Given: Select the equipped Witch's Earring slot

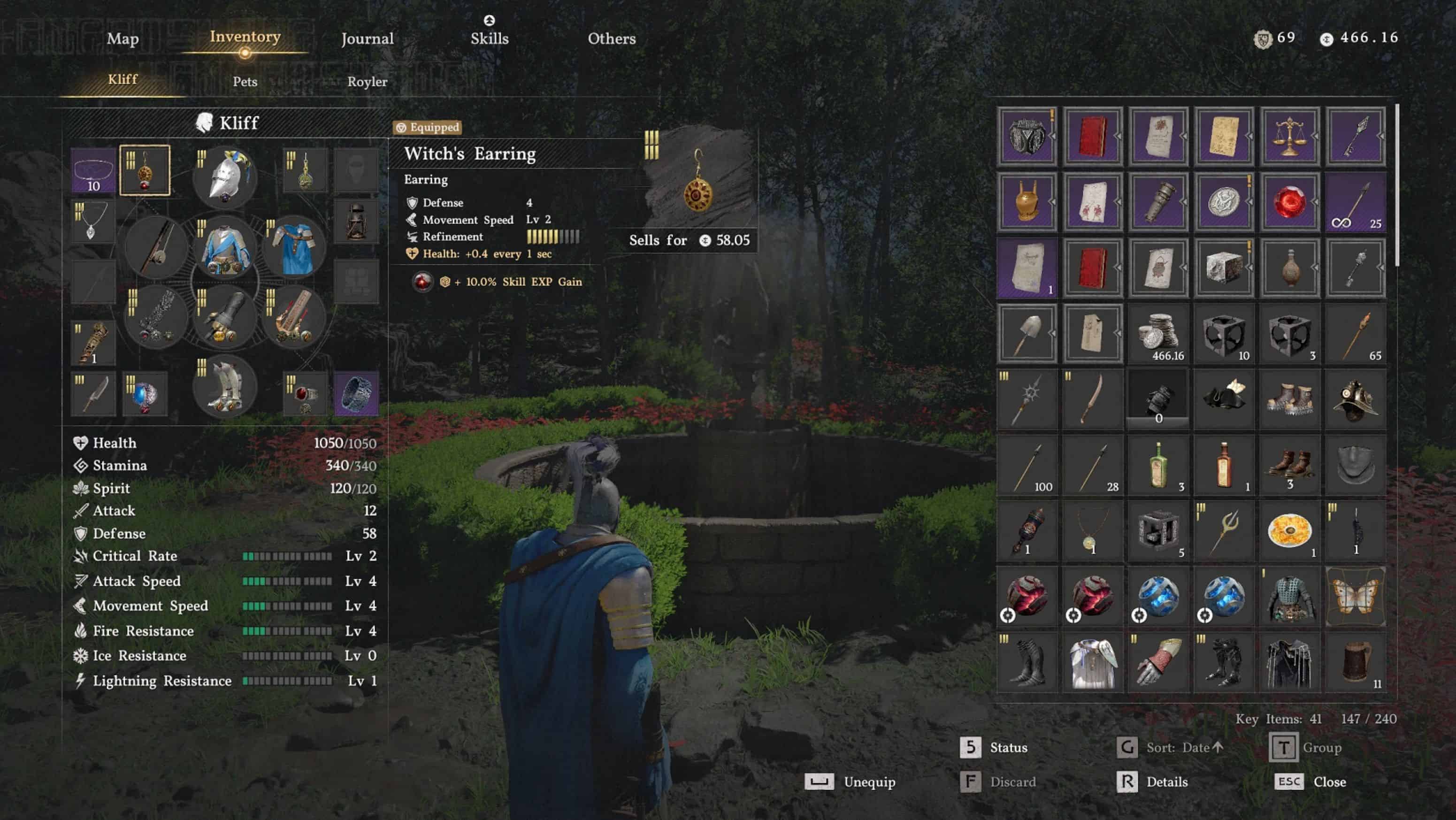Looking at the screenshot, I should [x=145, y=170].
